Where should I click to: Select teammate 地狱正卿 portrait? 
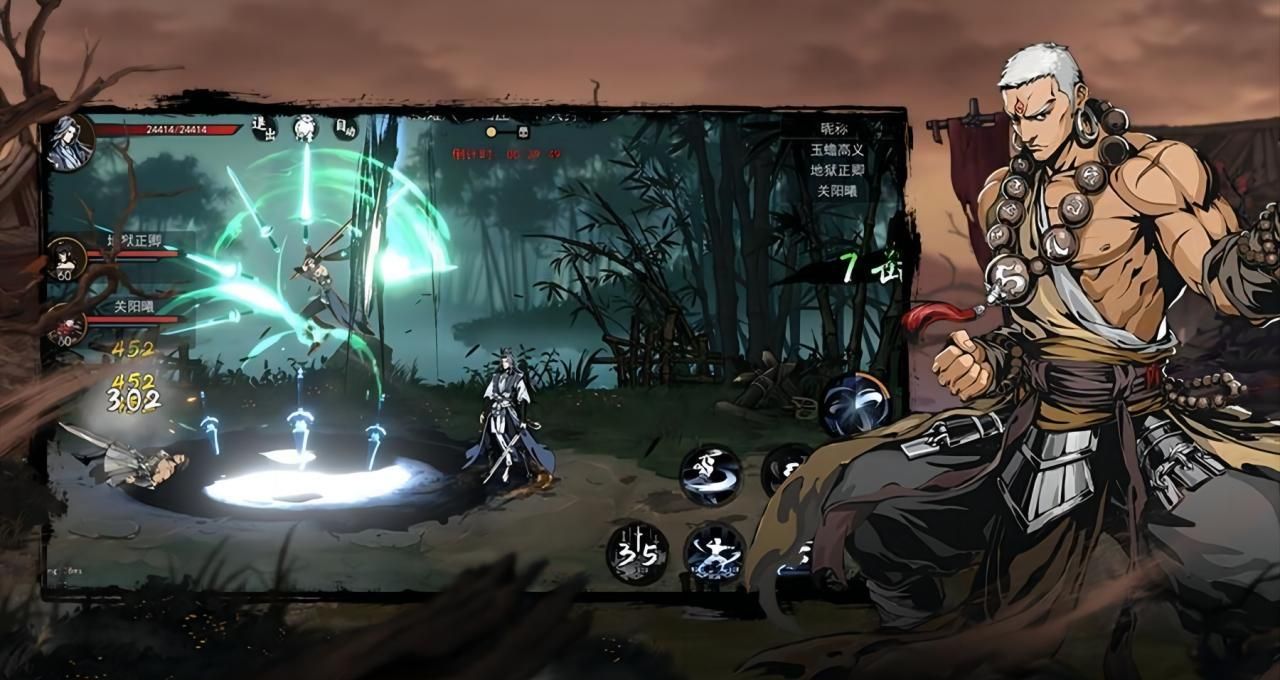pos(68,258)
